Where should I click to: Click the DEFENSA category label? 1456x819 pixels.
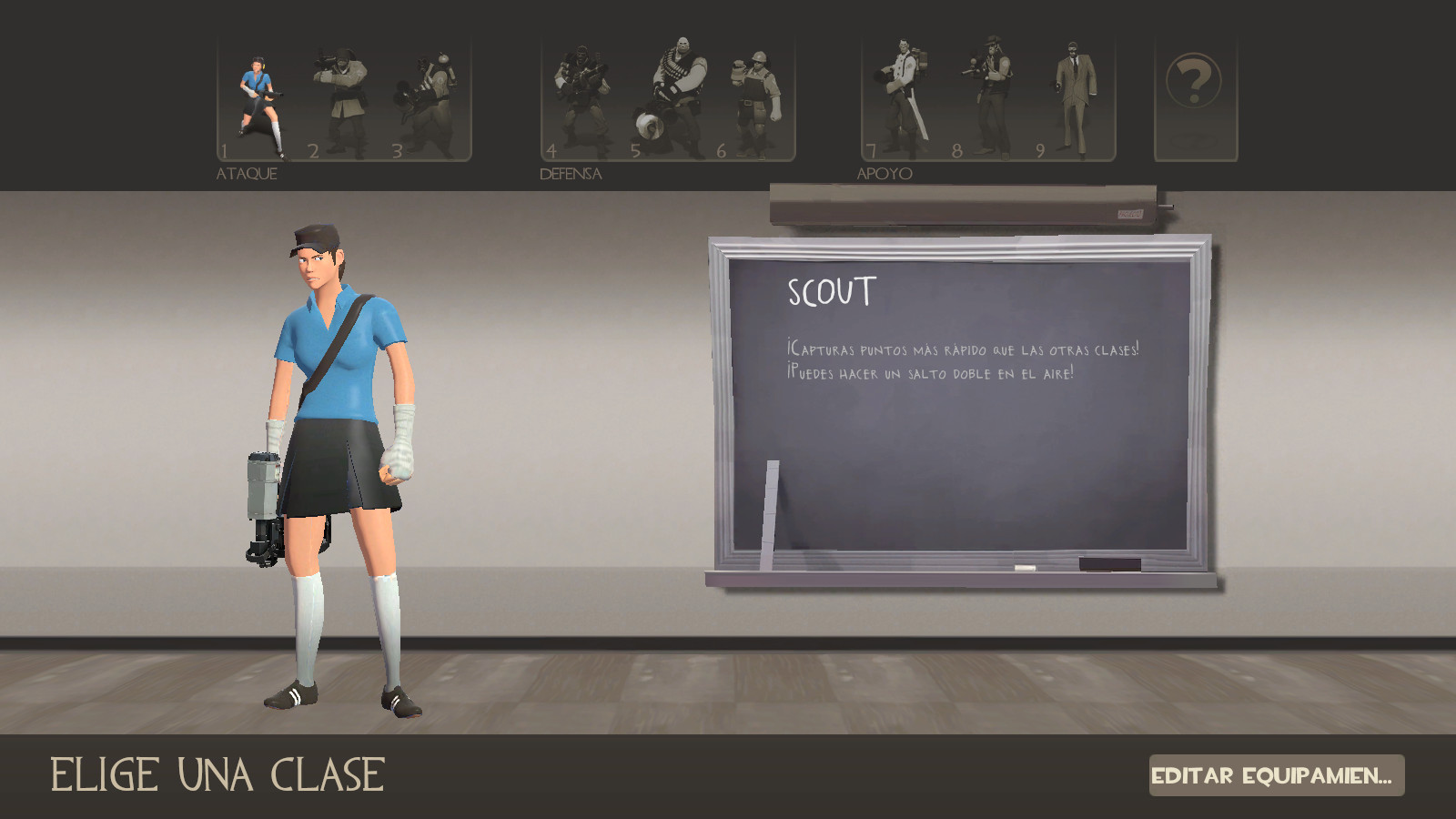(x=569, y=171)
